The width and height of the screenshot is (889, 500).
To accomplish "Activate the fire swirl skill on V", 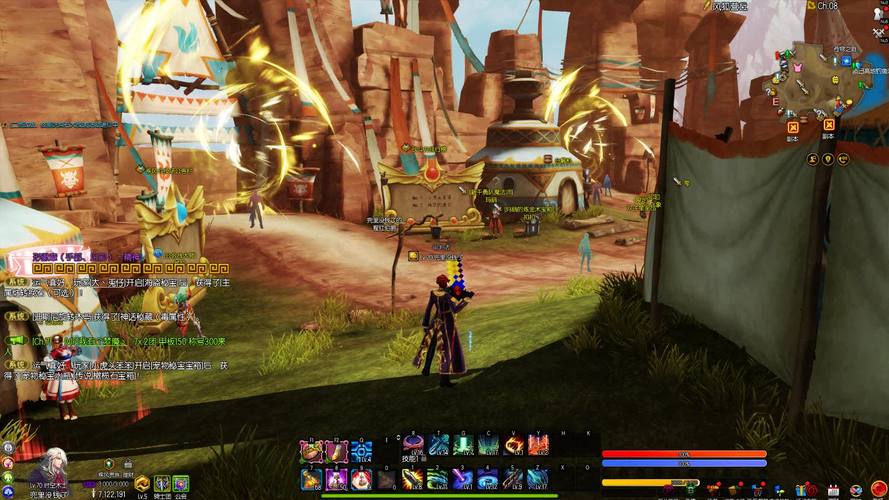I will coord(514,445).
